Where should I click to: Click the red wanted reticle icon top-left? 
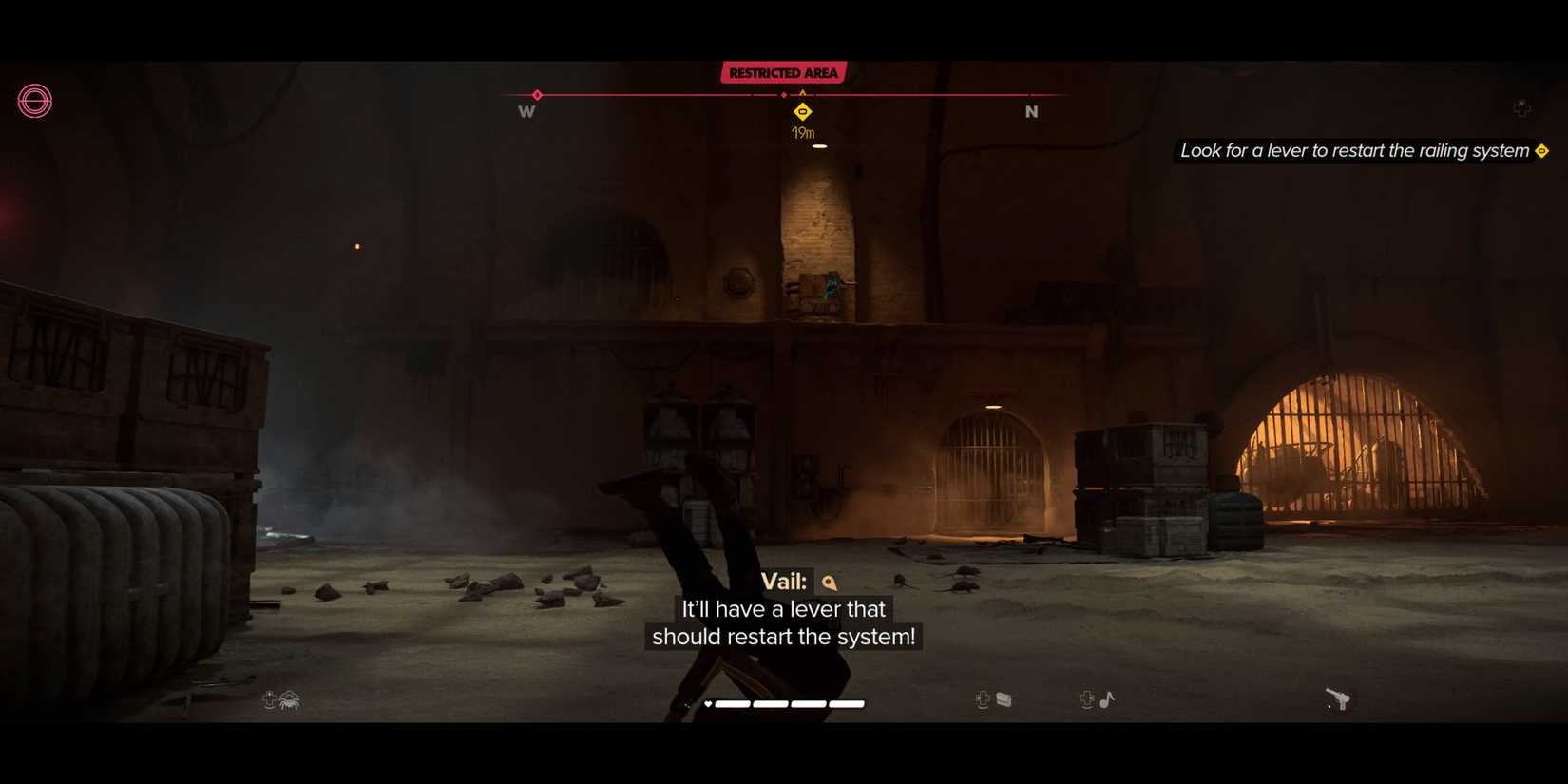[x=34, y=101]
